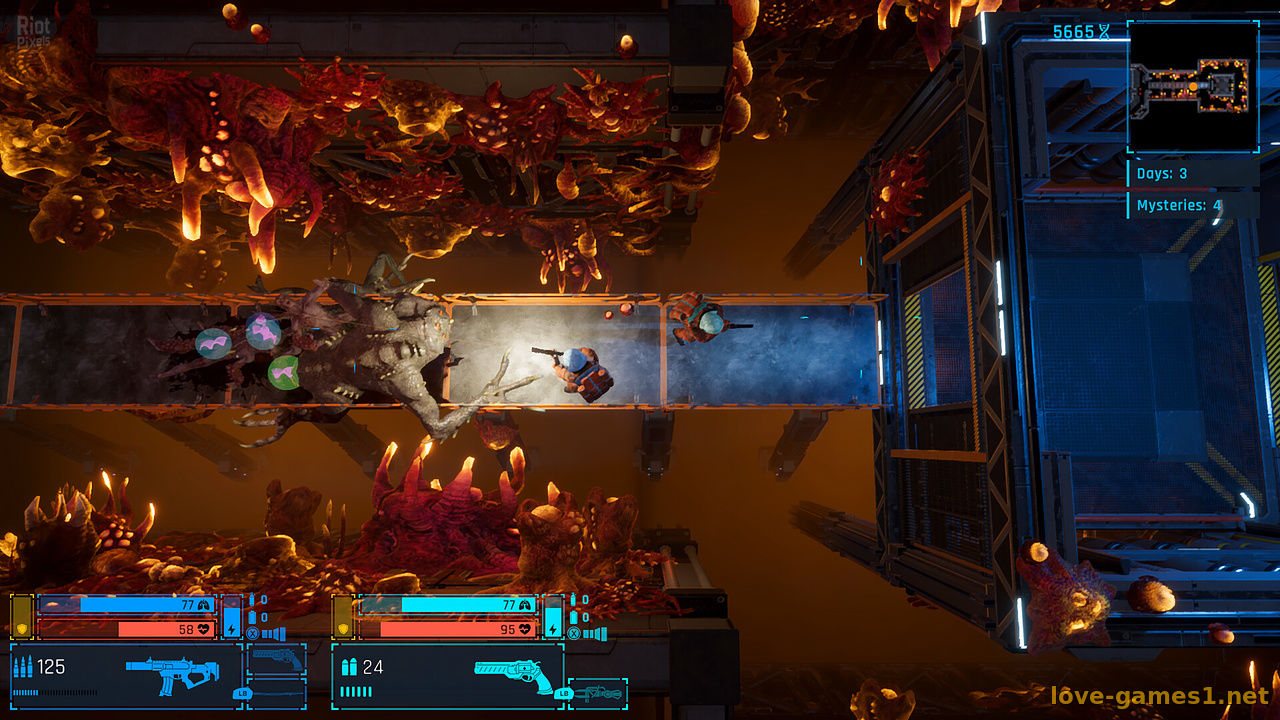Switch to the small rifle beside the large revolver
This screenshot has width=1280, height=720.
pos(598,692)
